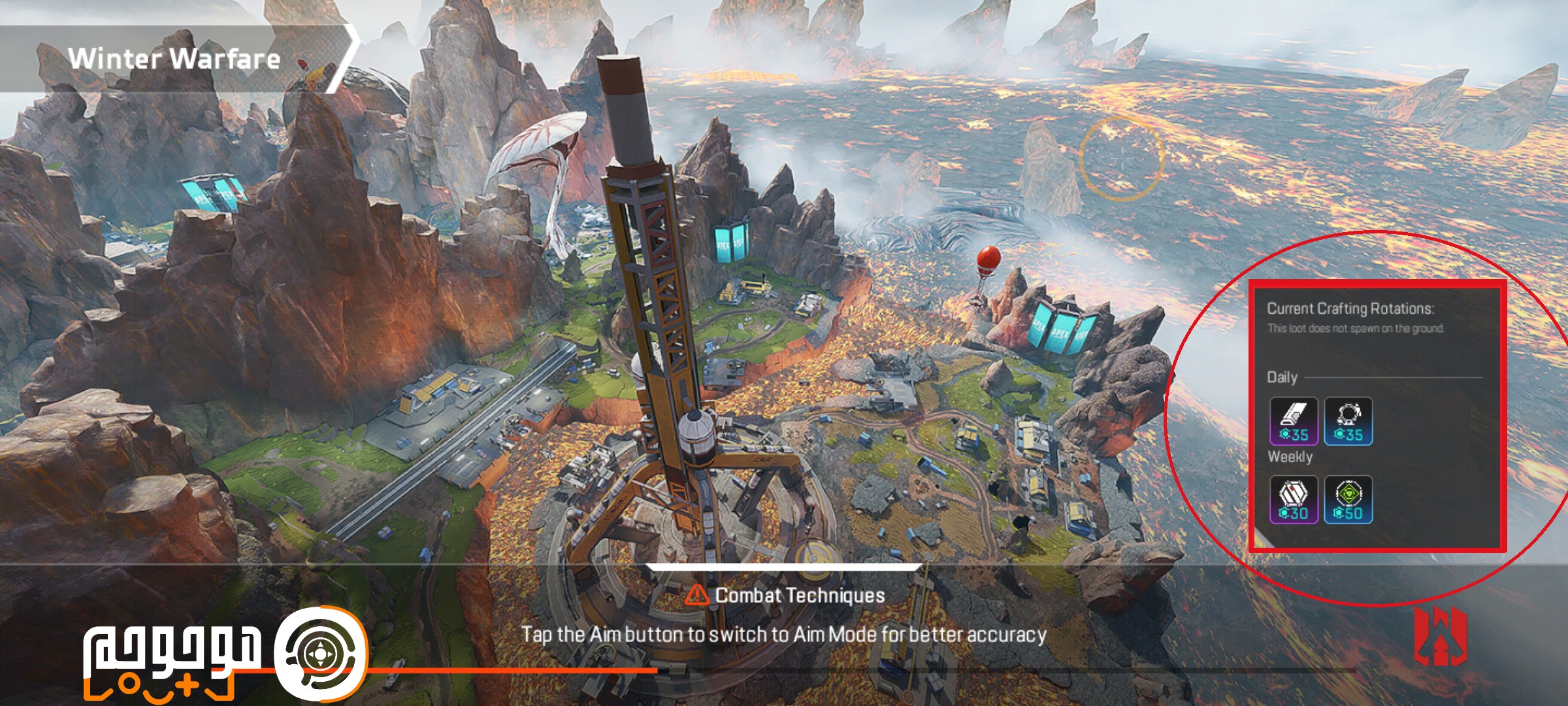The image size is (1568, 706).
Task: Click the loot spawn disclaimer text
Action: tap(1355, 329)
